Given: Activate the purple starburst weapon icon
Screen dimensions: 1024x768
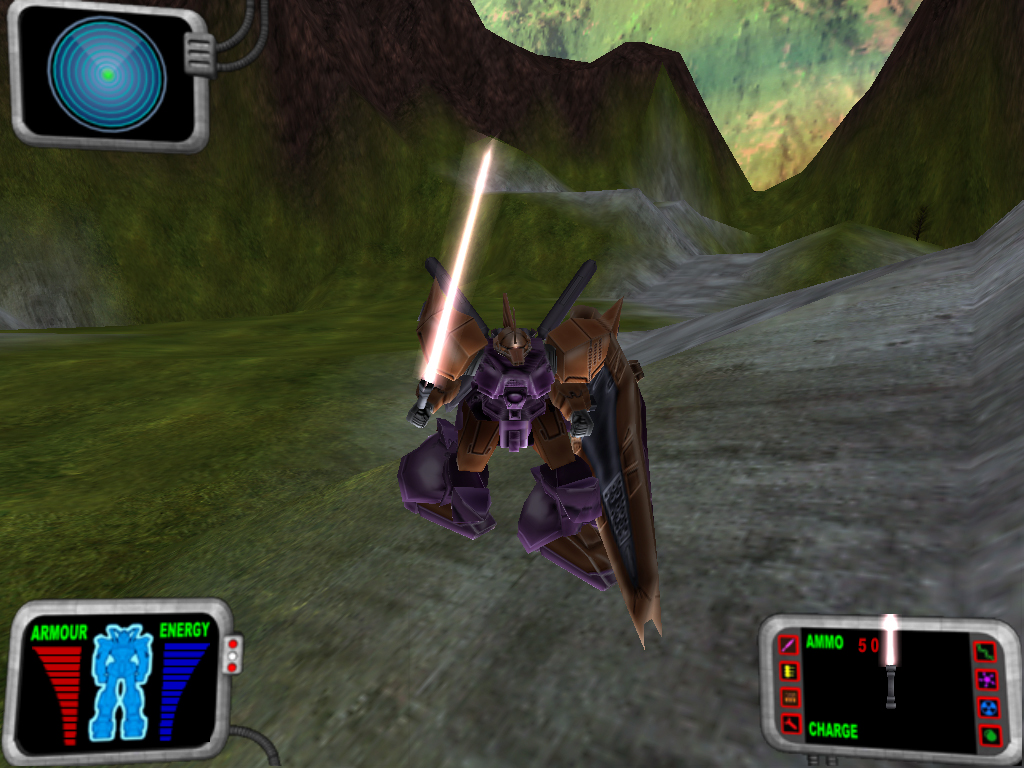Looking at the screenshot, I should coord(986,680).
